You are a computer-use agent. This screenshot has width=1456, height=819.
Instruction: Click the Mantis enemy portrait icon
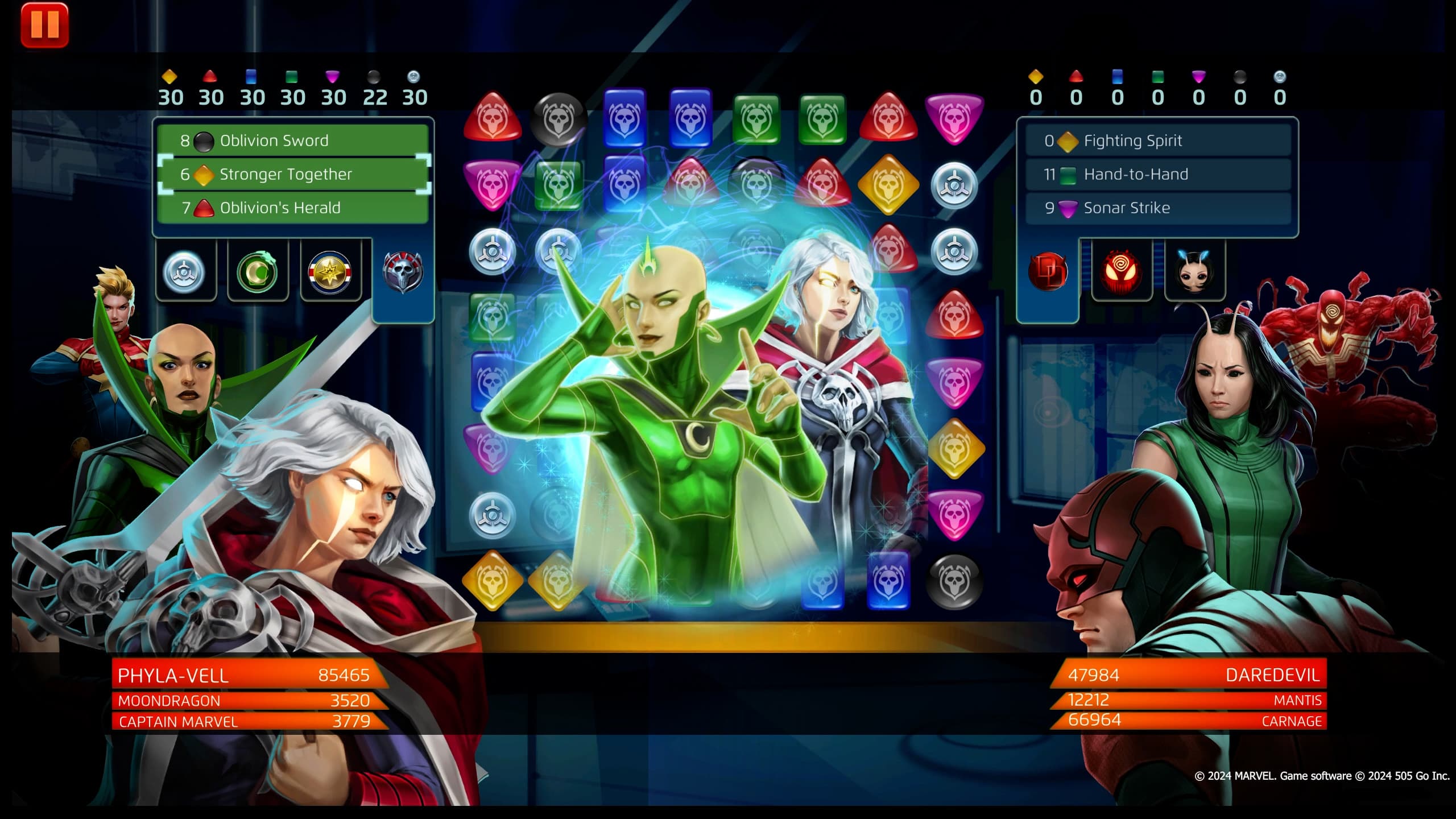(1194, 272)
